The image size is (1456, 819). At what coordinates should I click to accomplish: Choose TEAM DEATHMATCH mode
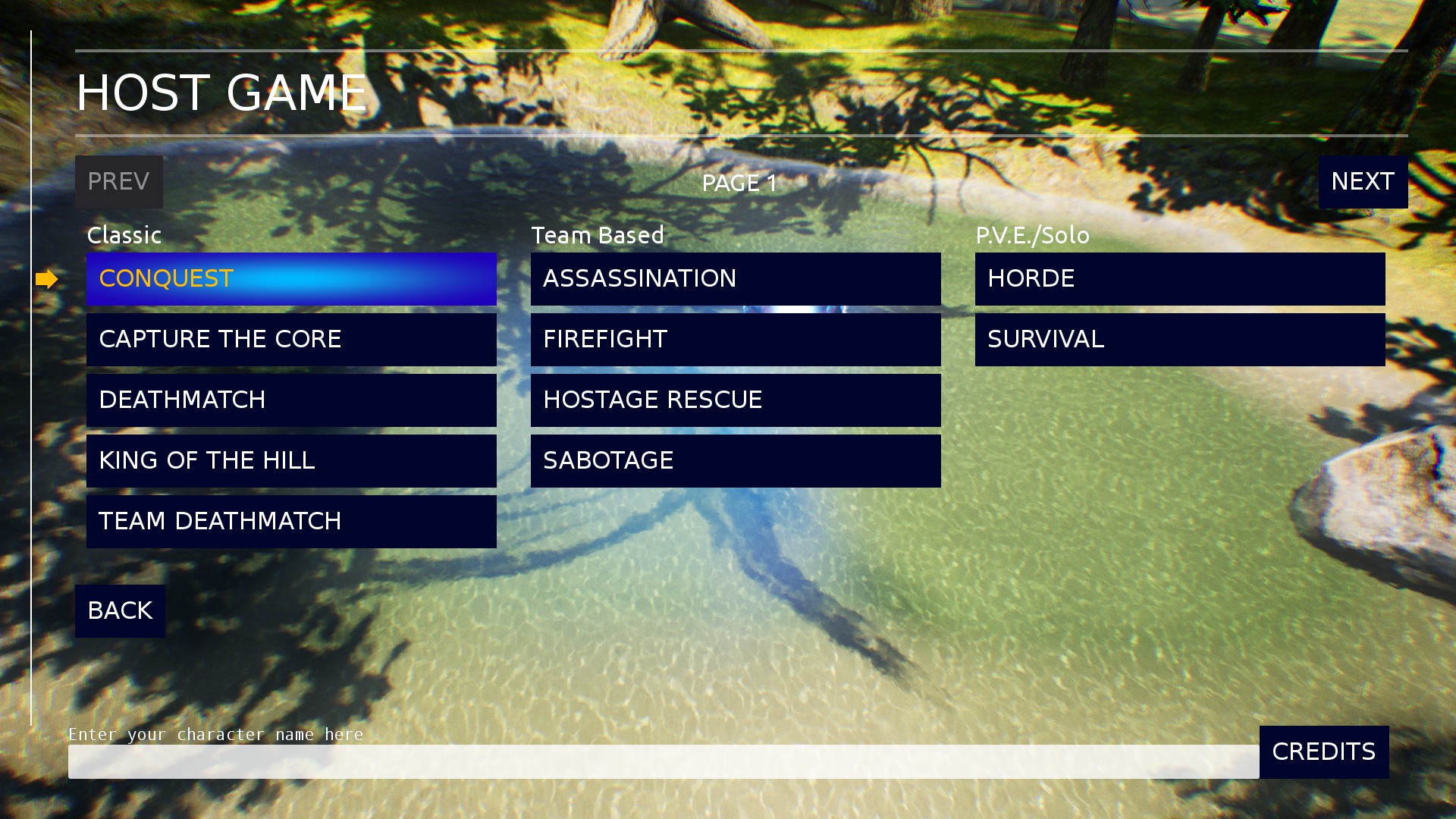point(292,522)
